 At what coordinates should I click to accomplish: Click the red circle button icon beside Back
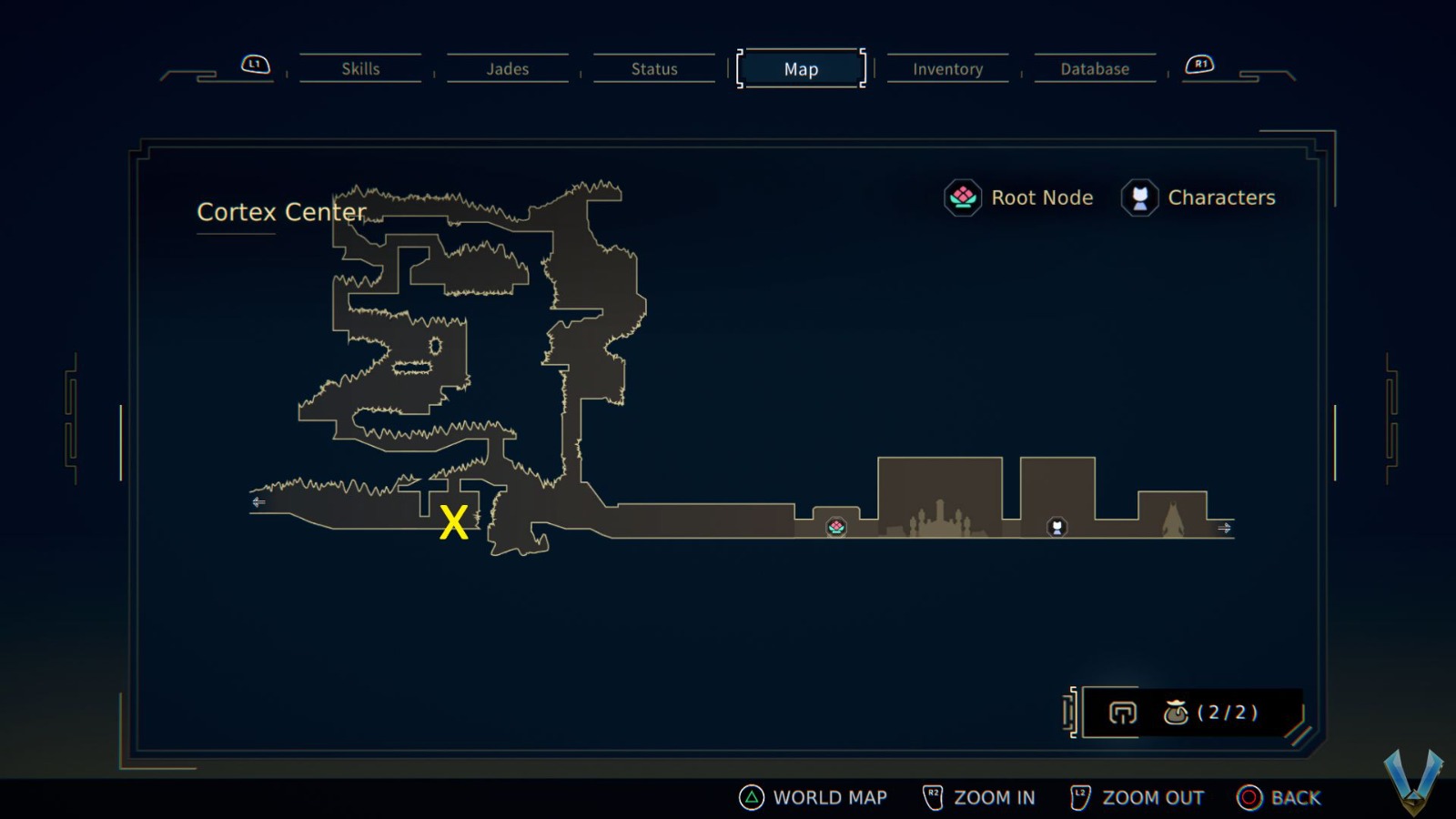pyautogui.click(x=1248, y=797)
